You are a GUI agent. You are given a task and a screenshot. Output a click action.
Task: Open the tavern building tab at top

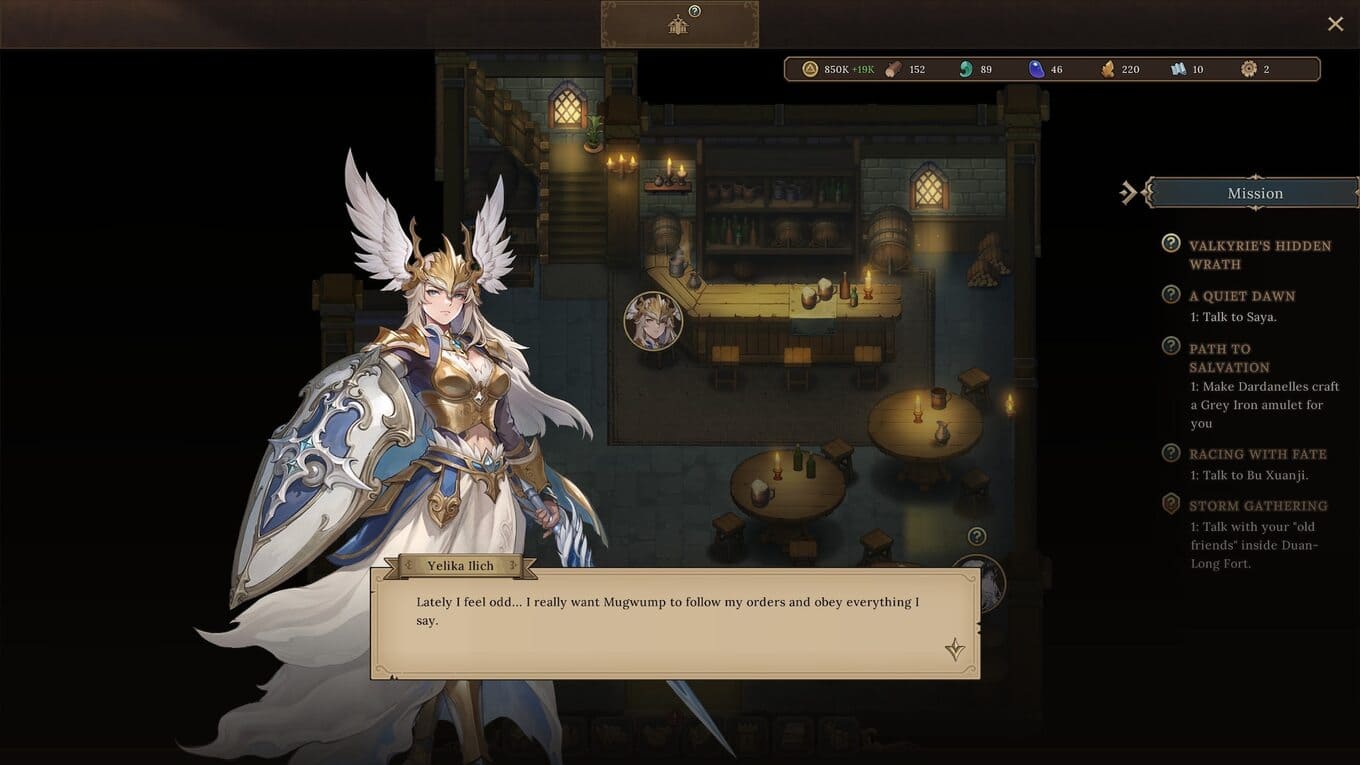[x=679, y=25]
